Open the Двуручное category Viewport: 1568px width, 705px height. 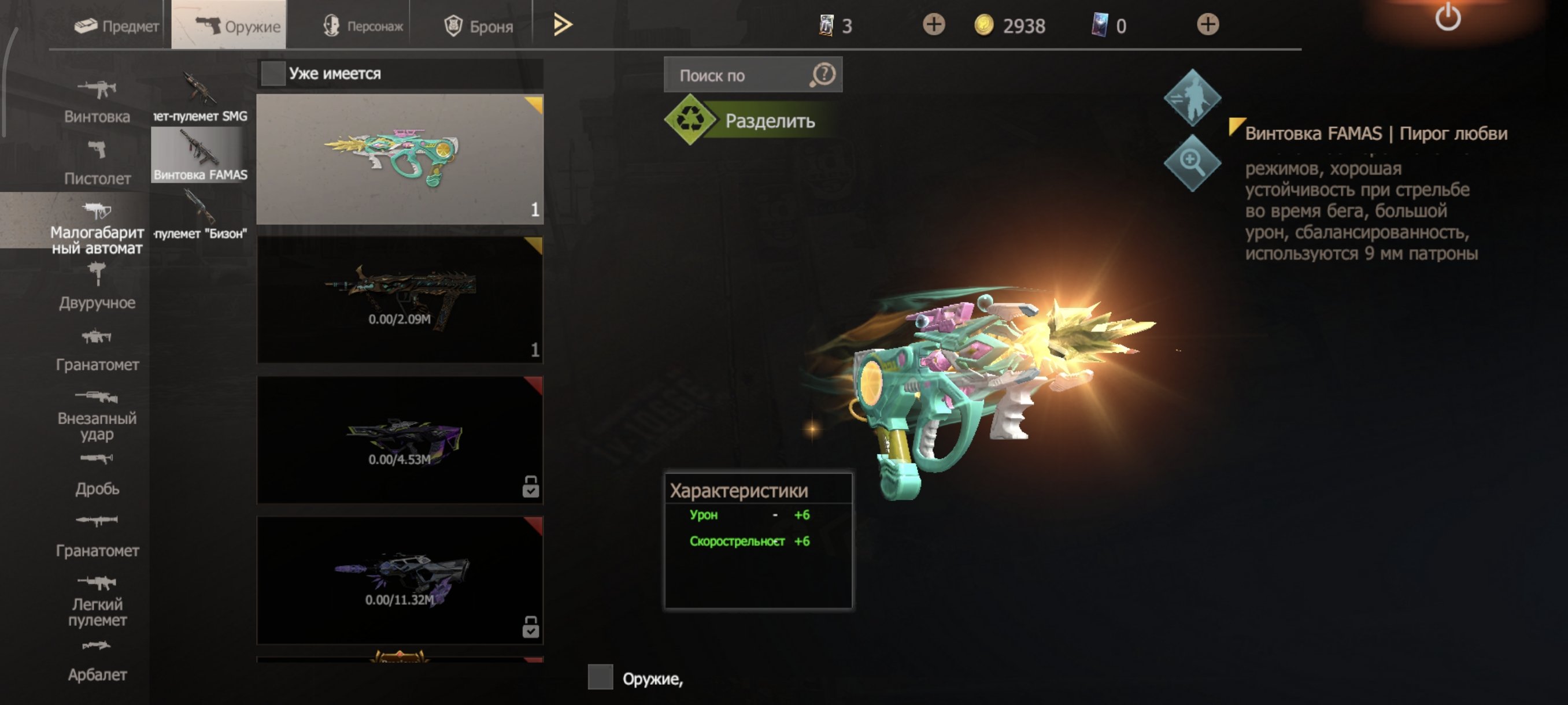tap(97, 287)
